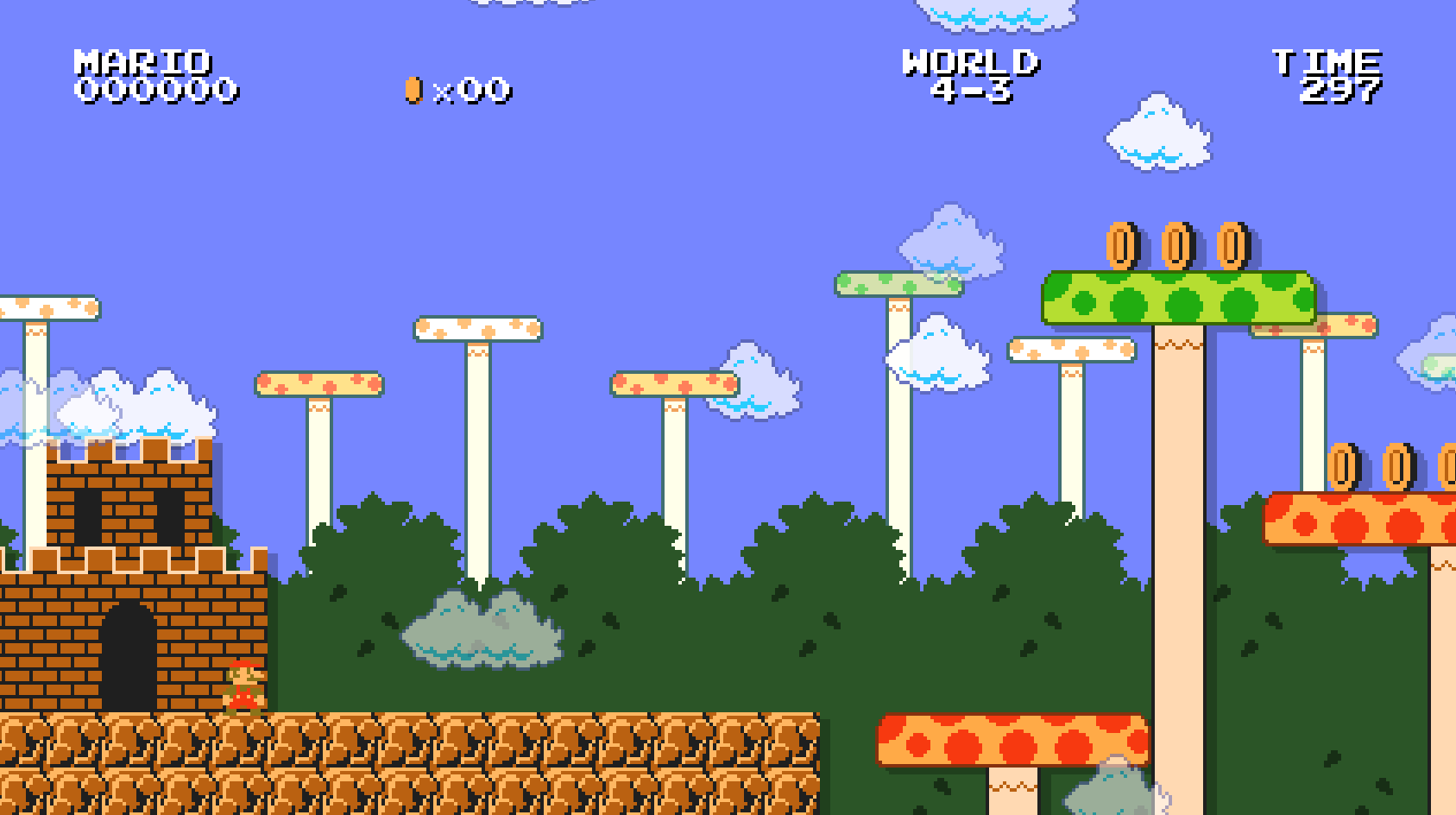Viewport: 1456px width, 815px height.
Task: Select the Mario sprite near the castle
Action: 244,686
